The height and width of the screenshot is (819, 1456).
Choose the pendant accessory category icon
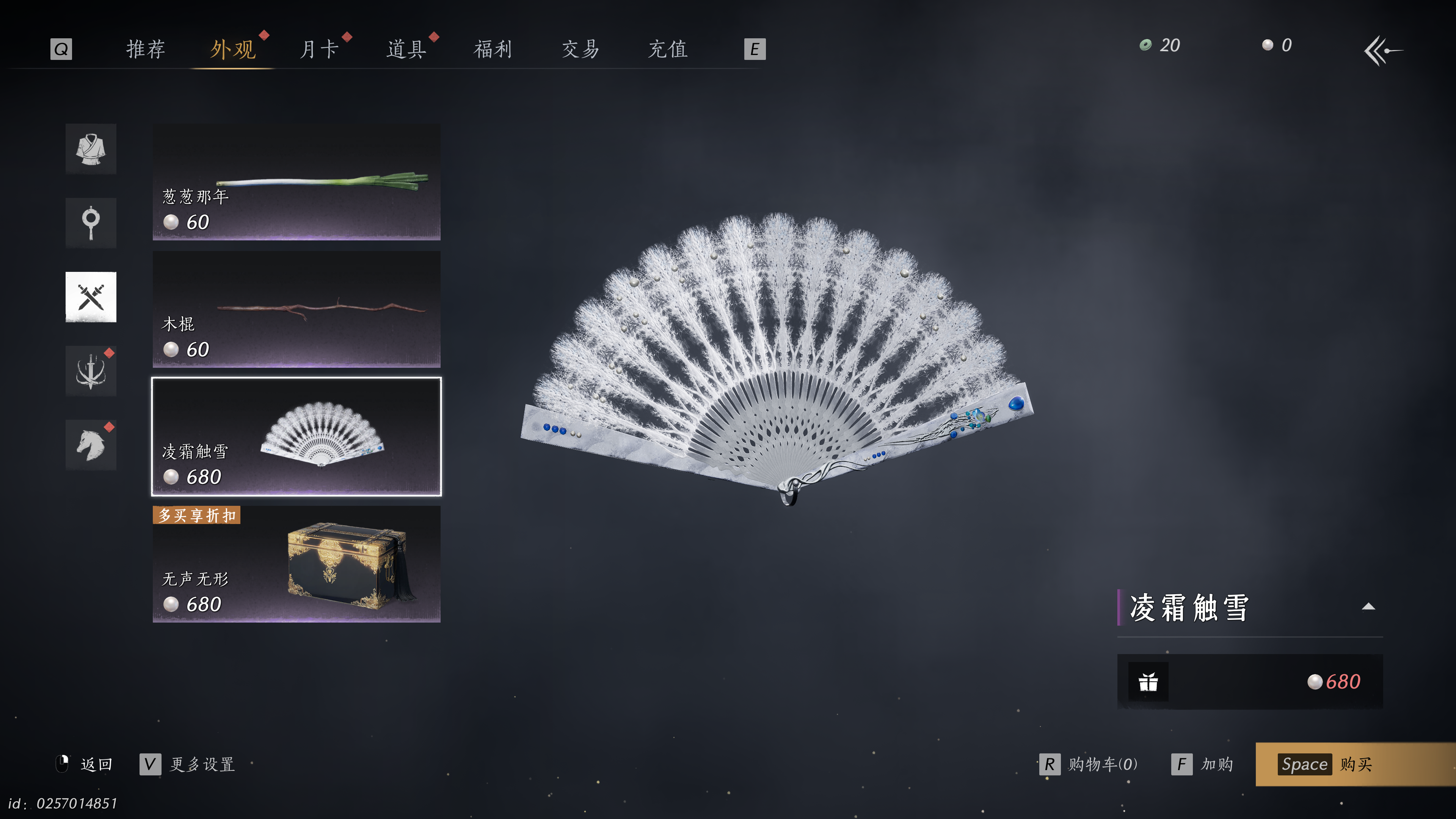91,223
